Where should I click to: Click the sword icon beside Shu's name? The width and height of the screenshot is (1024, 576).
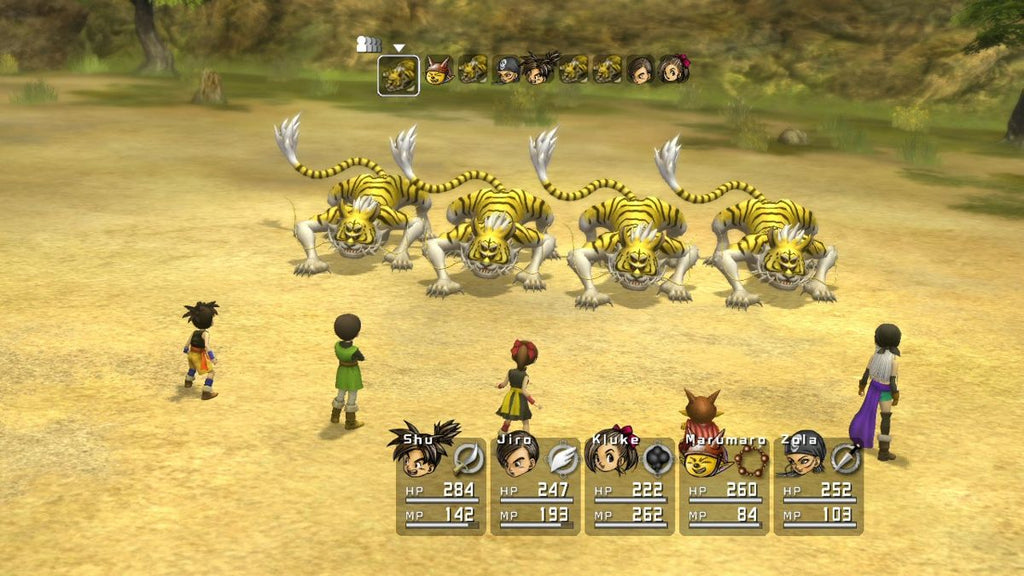click(x=467, y=459)
